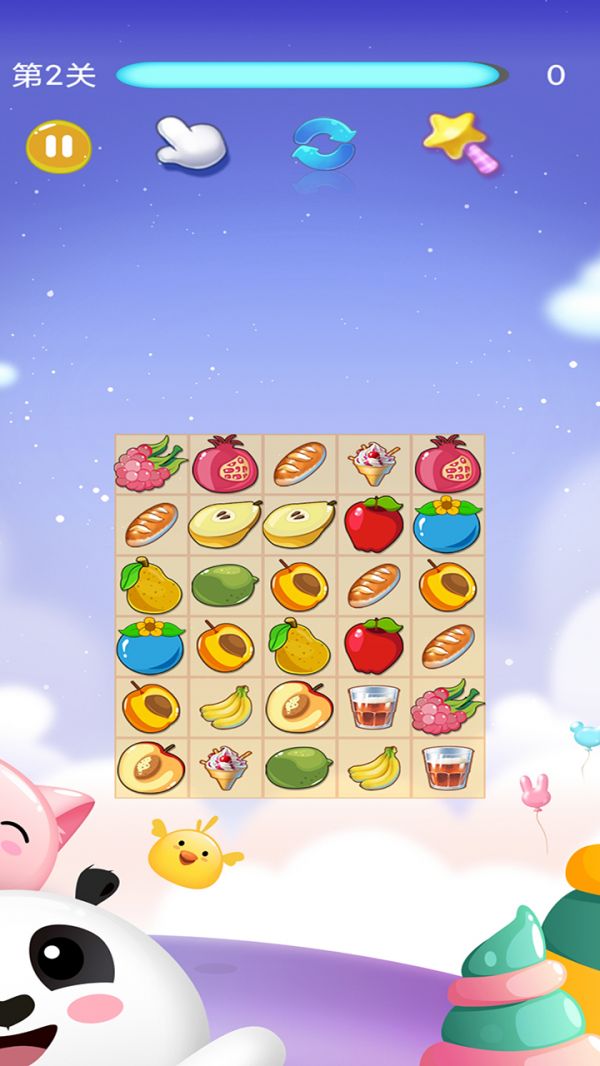
Task: Choose the red apple tile beside the blue fruit
Action: [x=374, y=524]
